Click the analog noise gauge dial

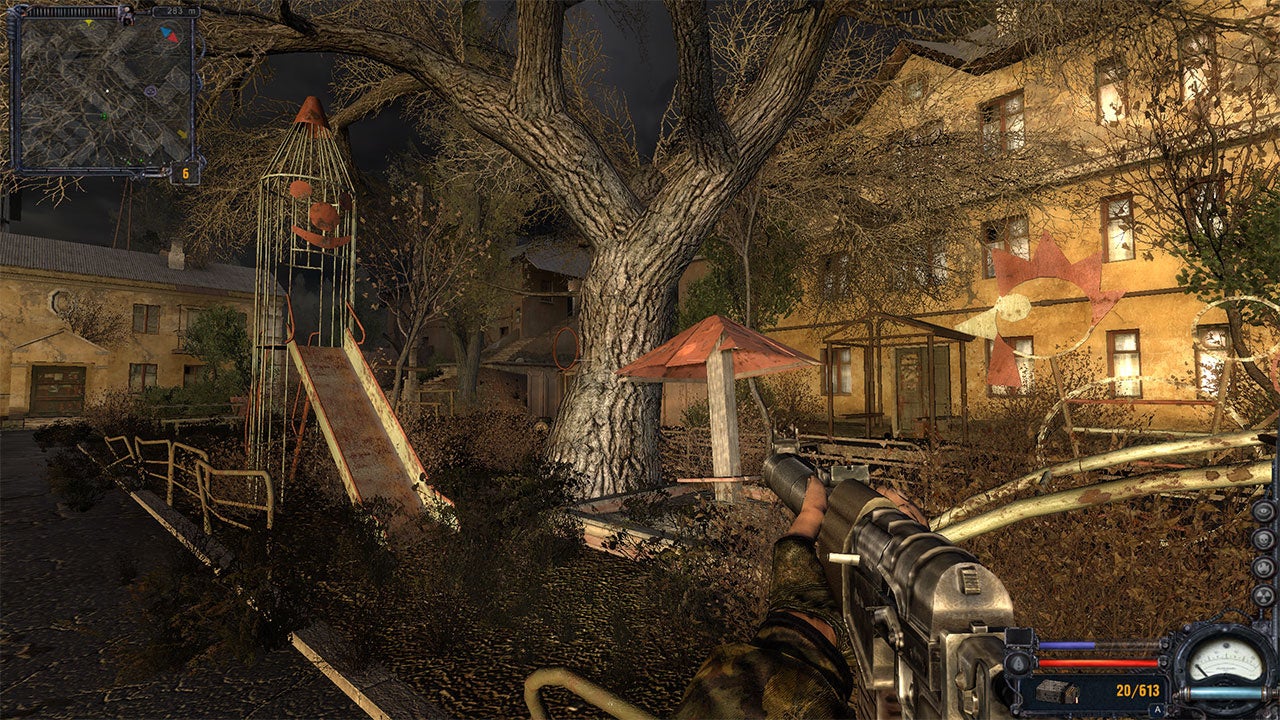click(1223, 657)
